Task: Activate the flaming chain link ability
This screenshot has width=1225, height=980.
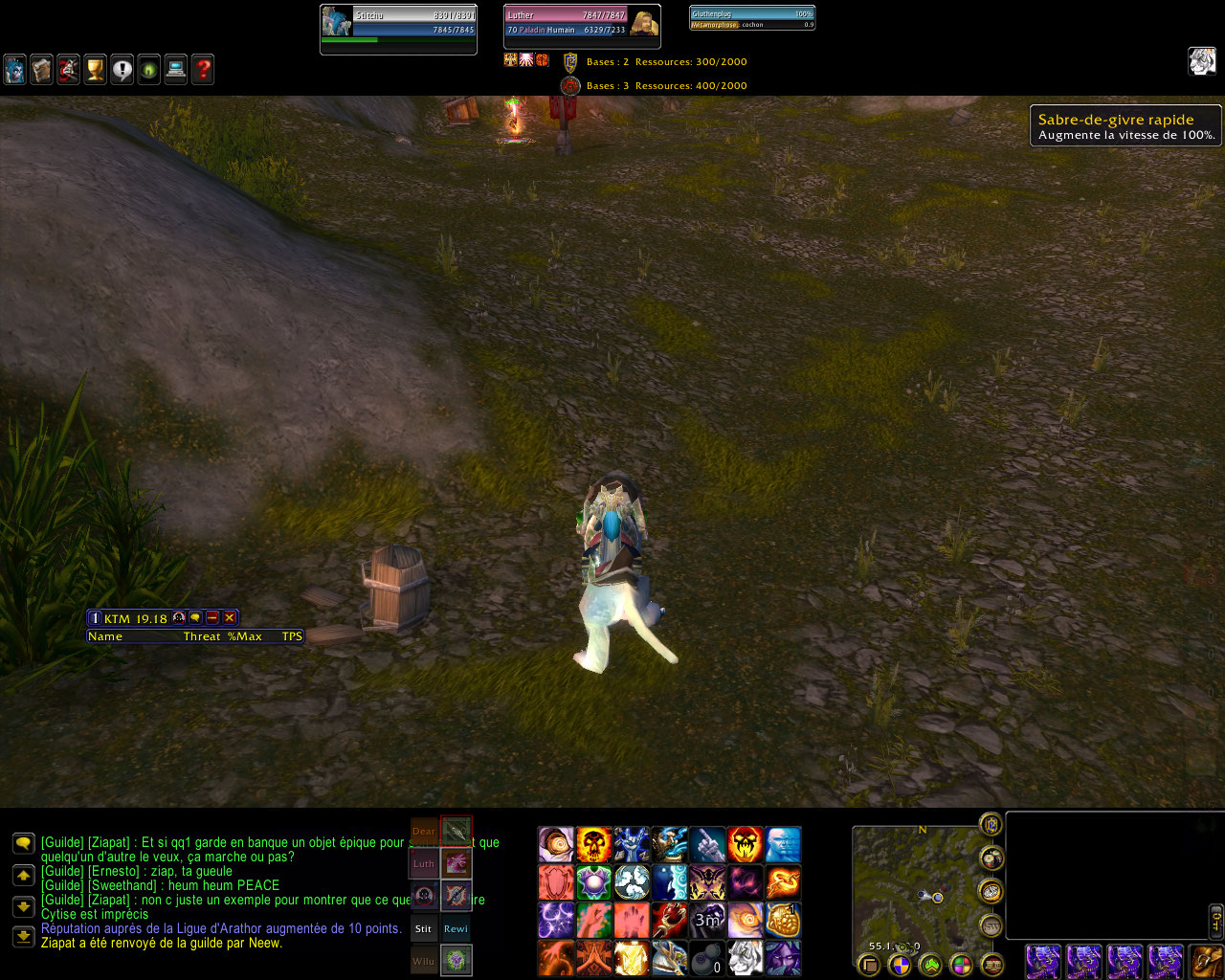Action: pos(783,882)
